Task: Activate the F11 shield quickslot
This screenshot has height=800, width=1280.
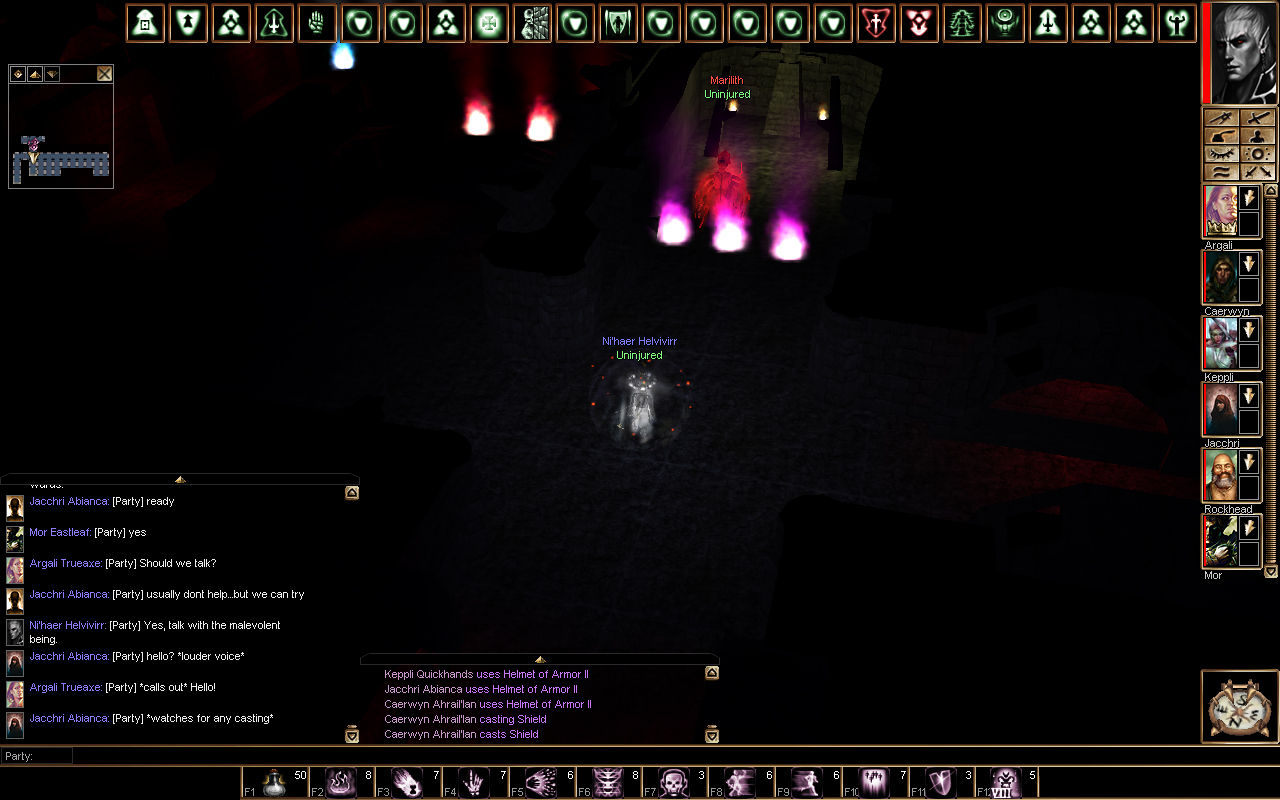Action: 941,783
